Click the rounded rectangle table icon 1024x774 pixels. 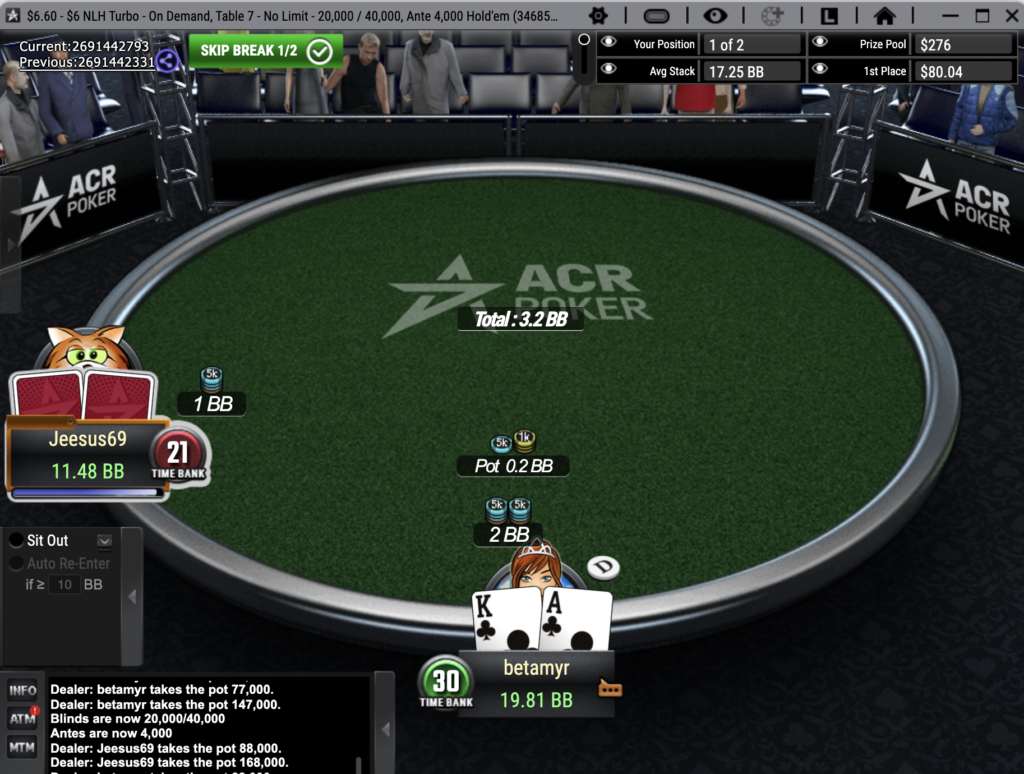[656, 15]
